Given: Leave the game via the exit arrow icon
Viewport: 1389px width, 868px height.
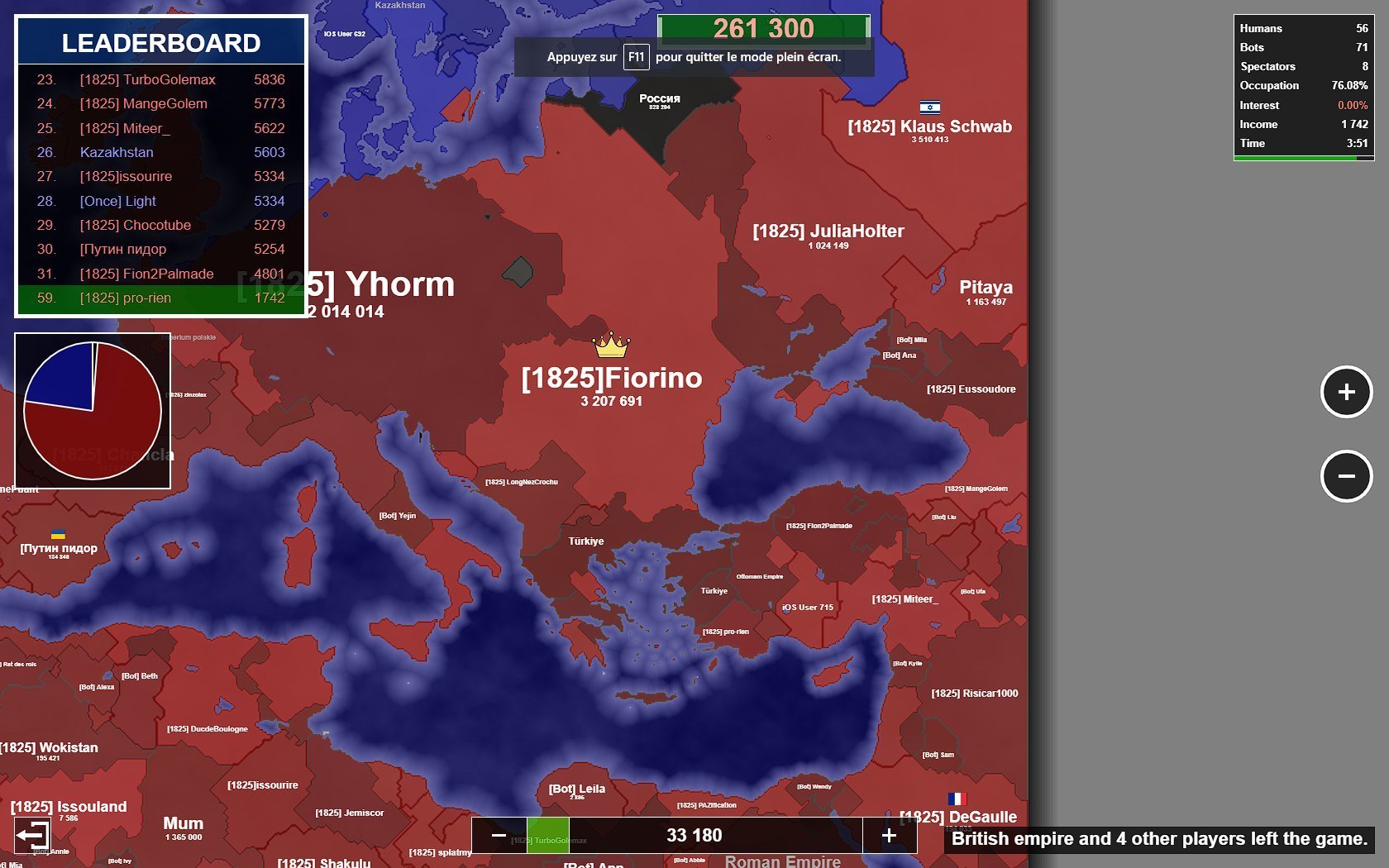Looking at the screenshot, I should 32,835.
